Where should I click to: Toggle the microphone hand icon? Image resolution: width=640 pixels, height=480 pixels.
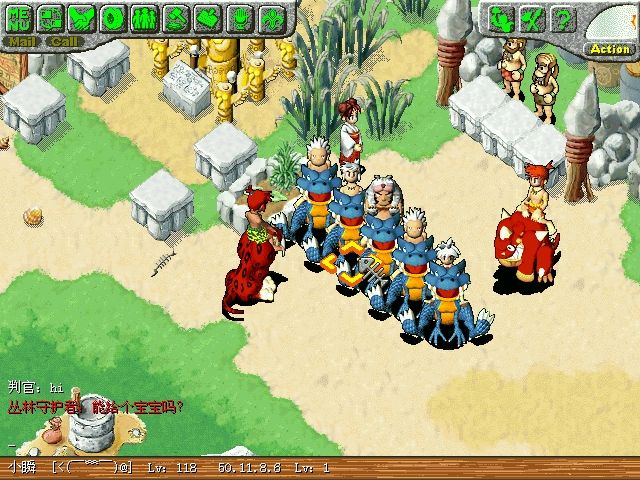coord(238,17)
